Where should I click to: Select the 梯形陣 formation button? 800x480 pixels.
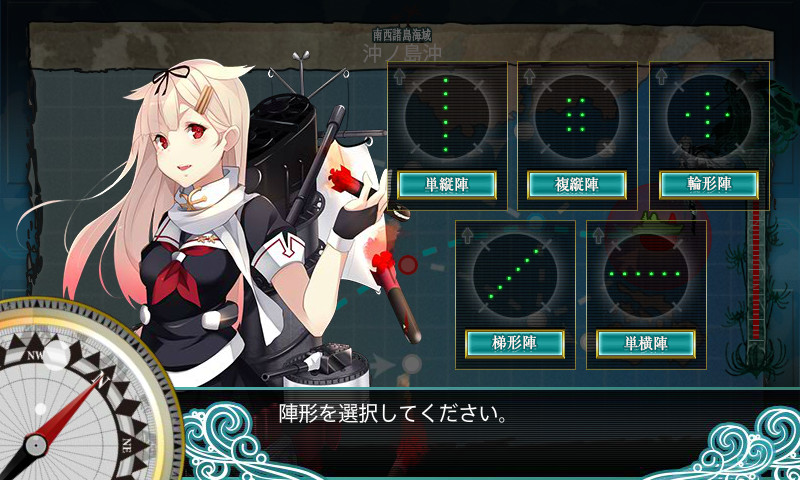pyautogui.click(x=515, y=343)
